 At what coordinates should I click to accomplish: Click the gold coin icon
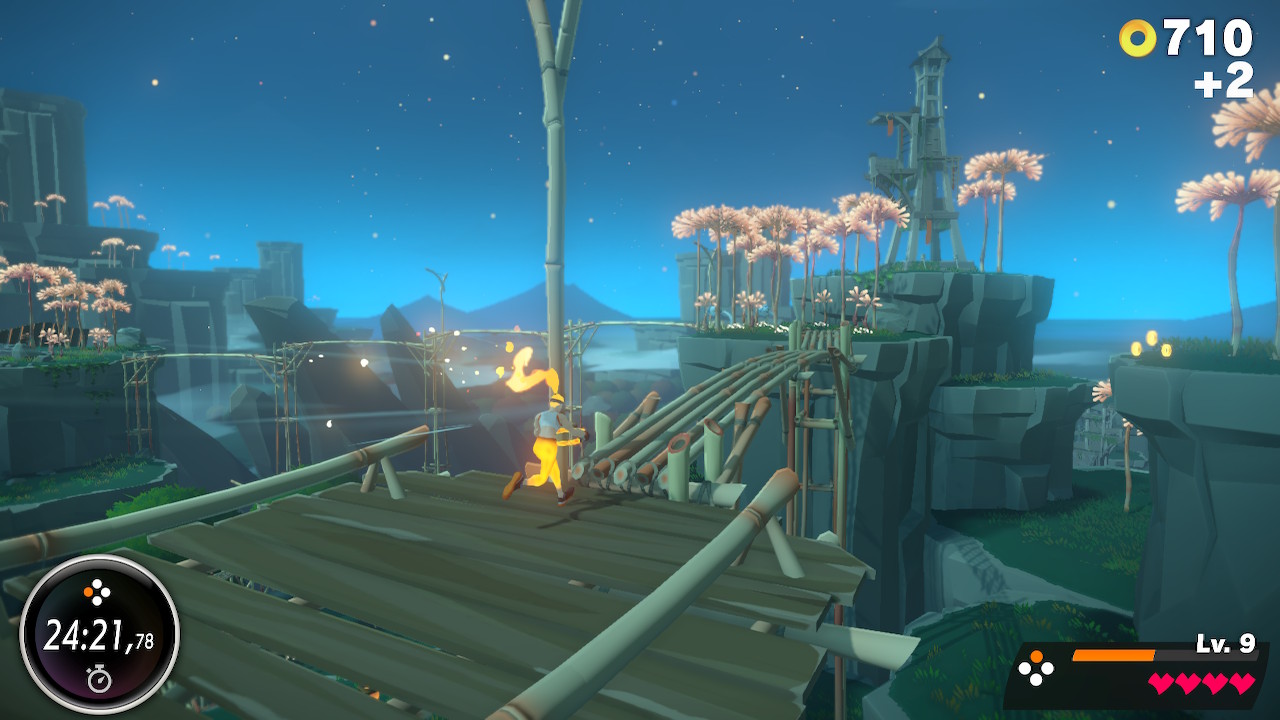coord(1137,39)
